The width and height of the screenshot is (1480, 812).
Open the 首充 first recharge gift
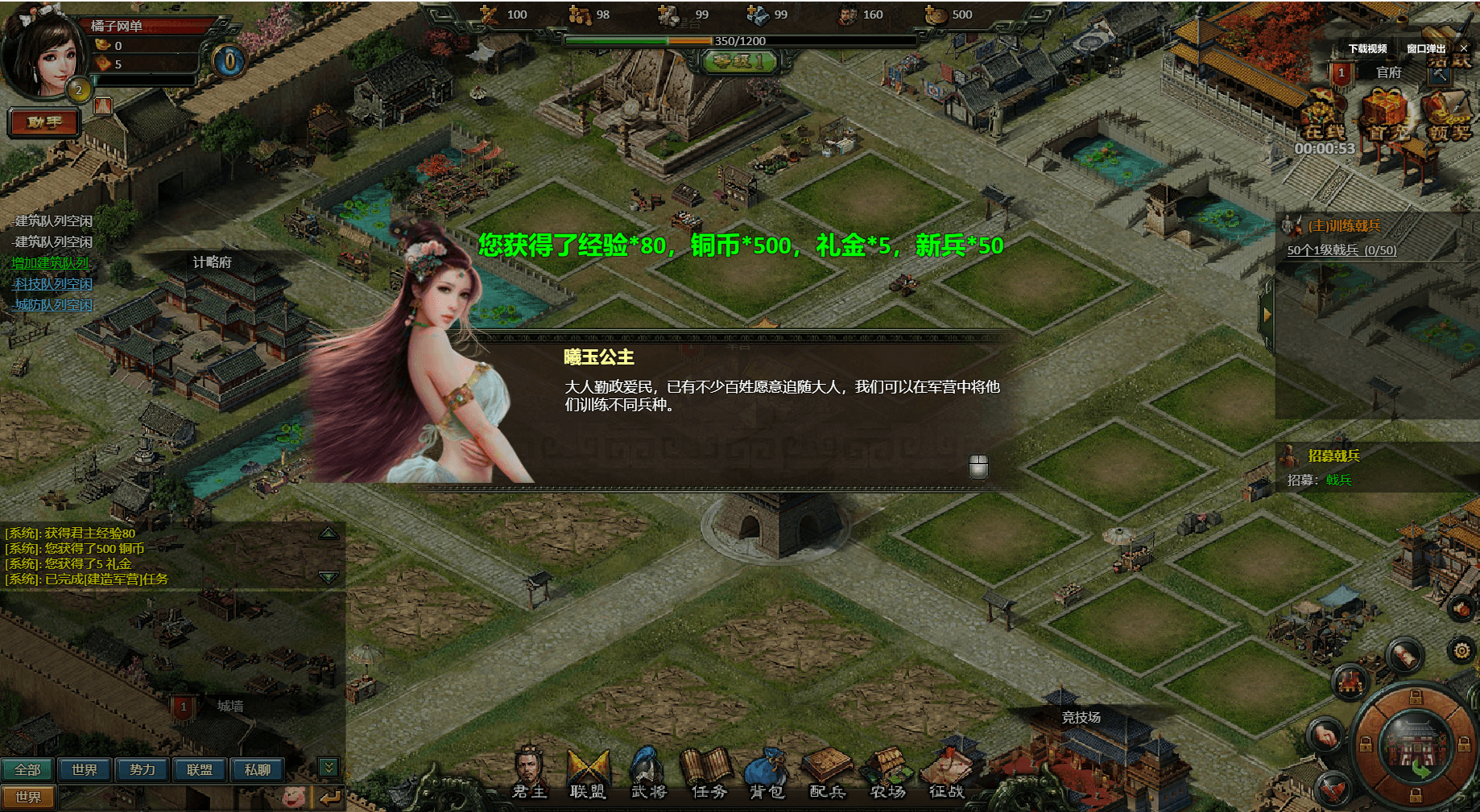[x=1385, y=117]
